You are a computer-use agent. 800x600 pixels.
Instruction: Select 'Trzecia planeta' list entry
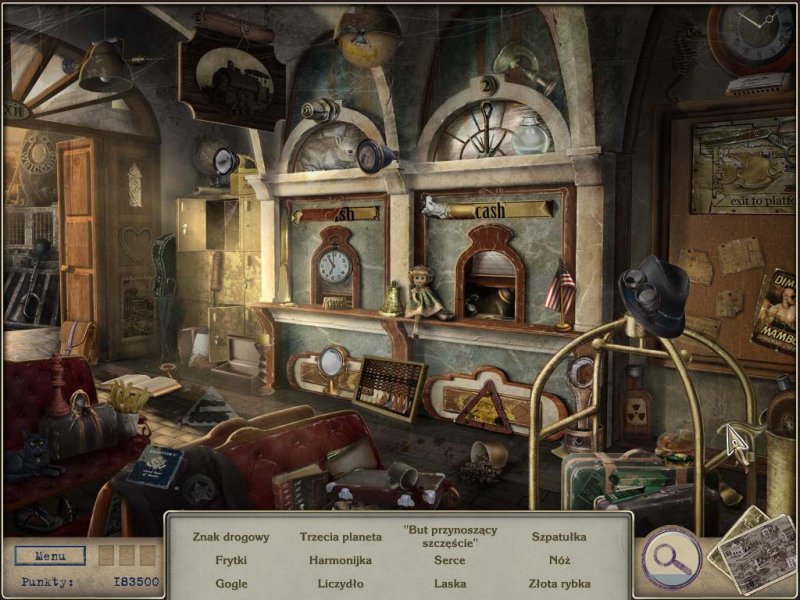pos(341,537)
